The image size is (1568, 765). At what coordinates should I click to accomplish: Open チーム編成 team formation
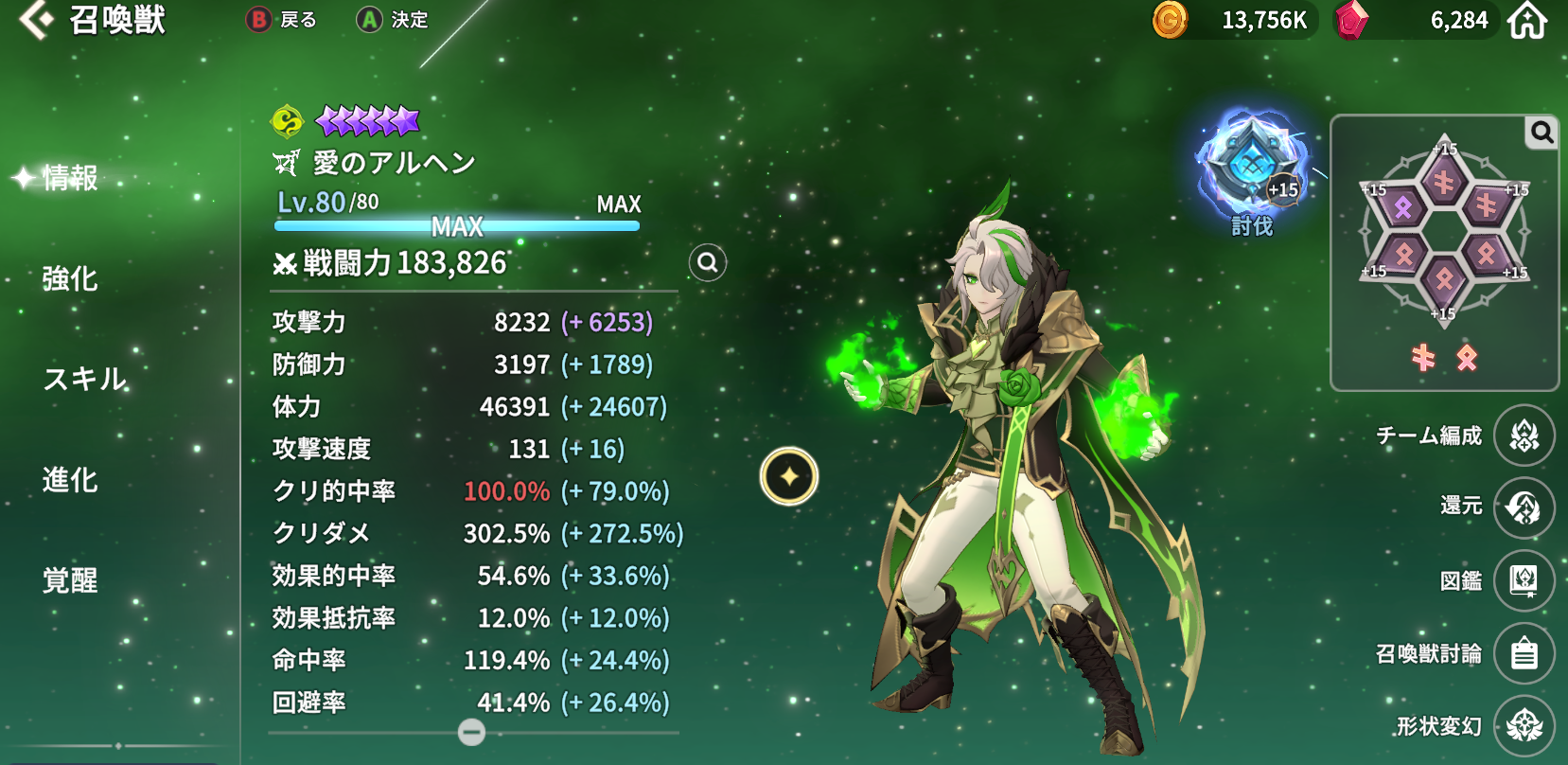tap(1524, 436)
